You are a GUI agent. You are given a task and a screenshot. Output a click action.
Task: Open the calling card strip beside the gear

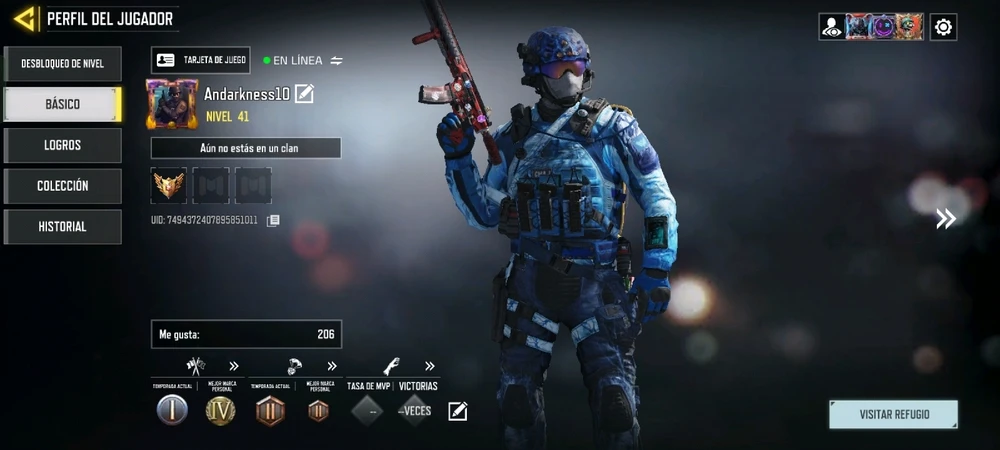click(884, 27)
